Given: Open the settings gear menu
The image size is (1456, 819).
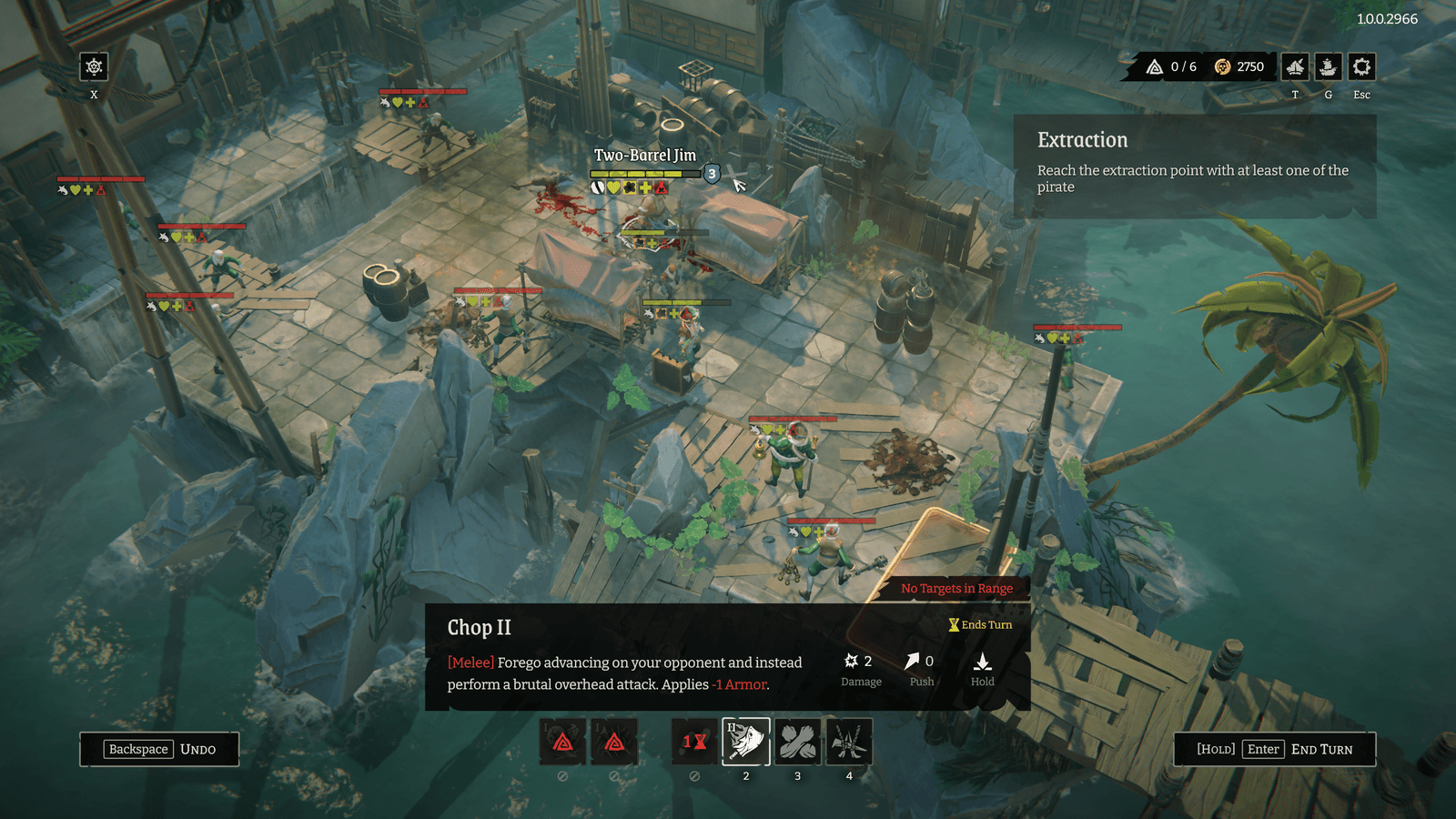Looking at the screenshot, I should coord(1361,66).
